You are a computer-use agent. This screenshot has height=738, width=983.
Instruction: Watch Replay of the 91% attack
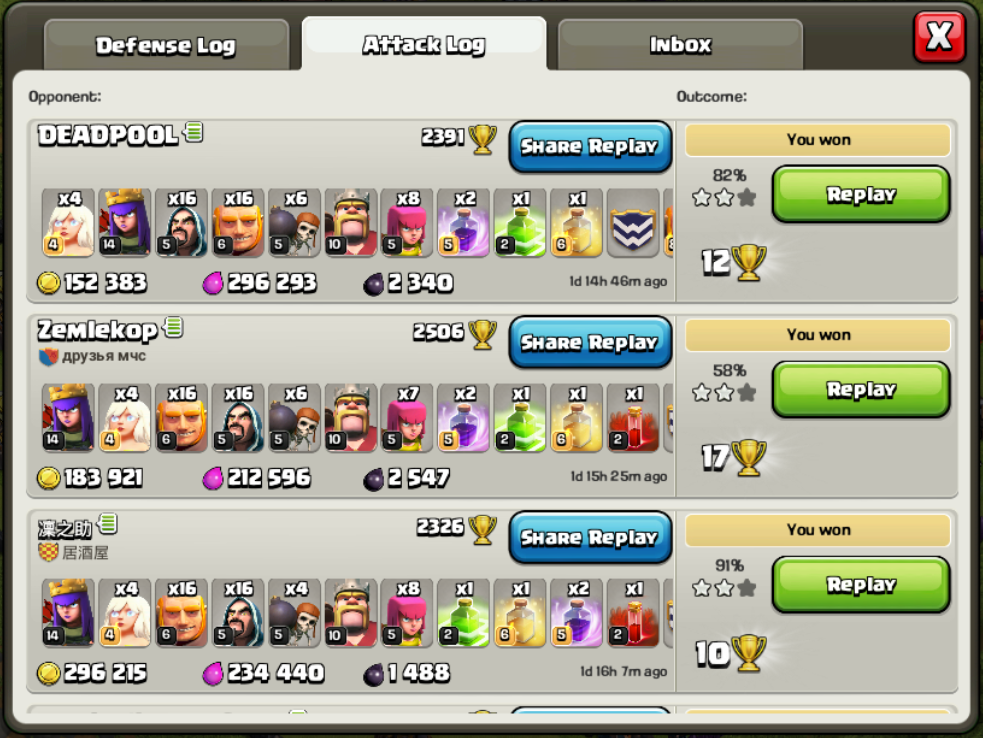point(861,585)
